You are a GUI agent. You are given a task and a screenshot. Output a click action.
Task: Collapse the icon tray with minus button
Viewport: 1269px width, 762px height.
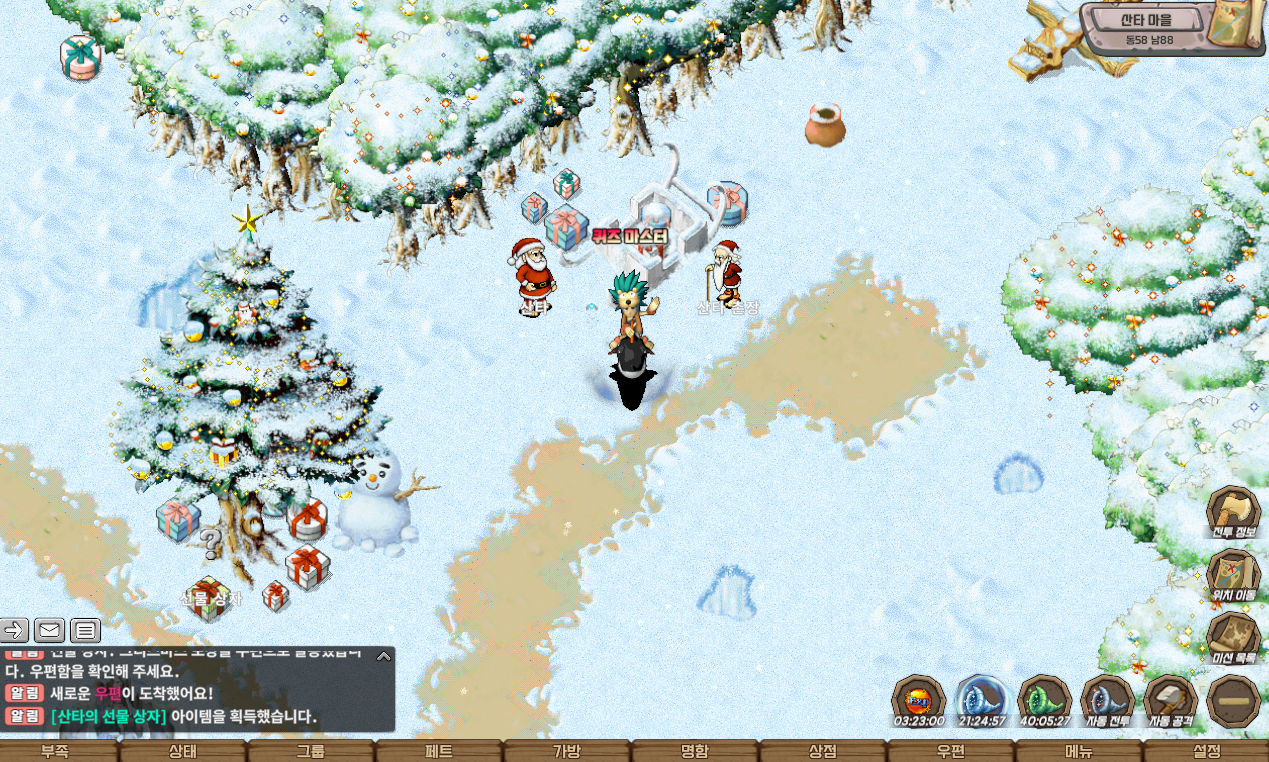tap(1233, 701)
